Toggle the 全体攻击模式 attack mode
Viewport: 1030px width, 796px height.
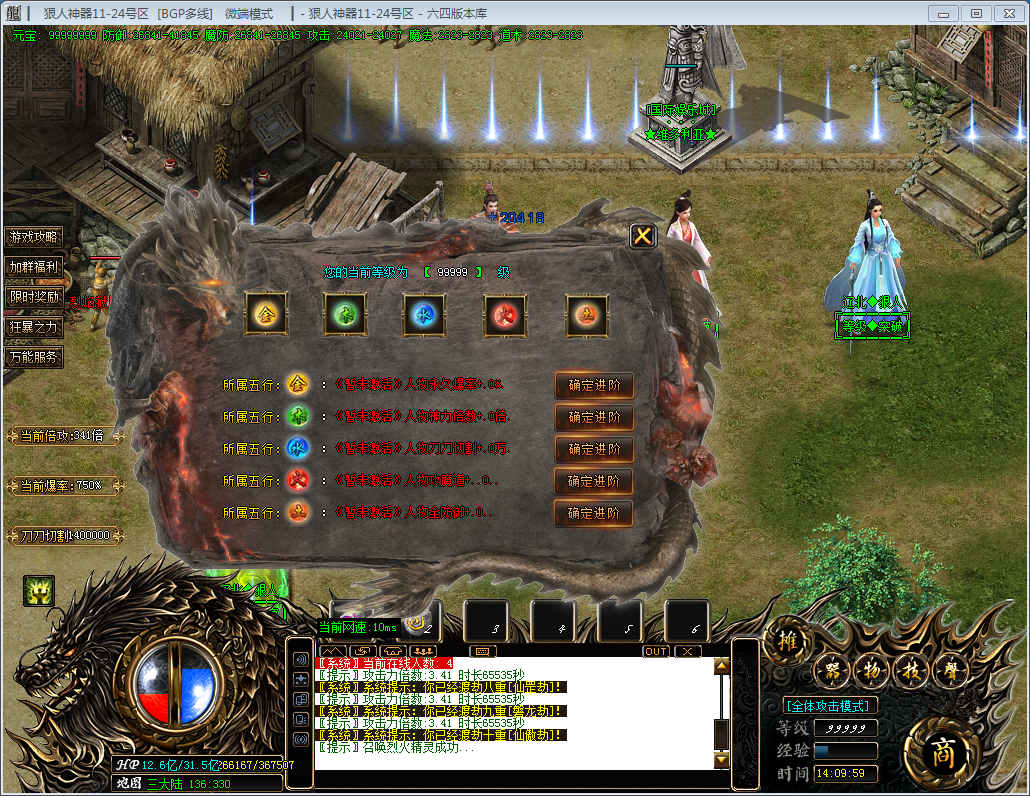point(830,705)
